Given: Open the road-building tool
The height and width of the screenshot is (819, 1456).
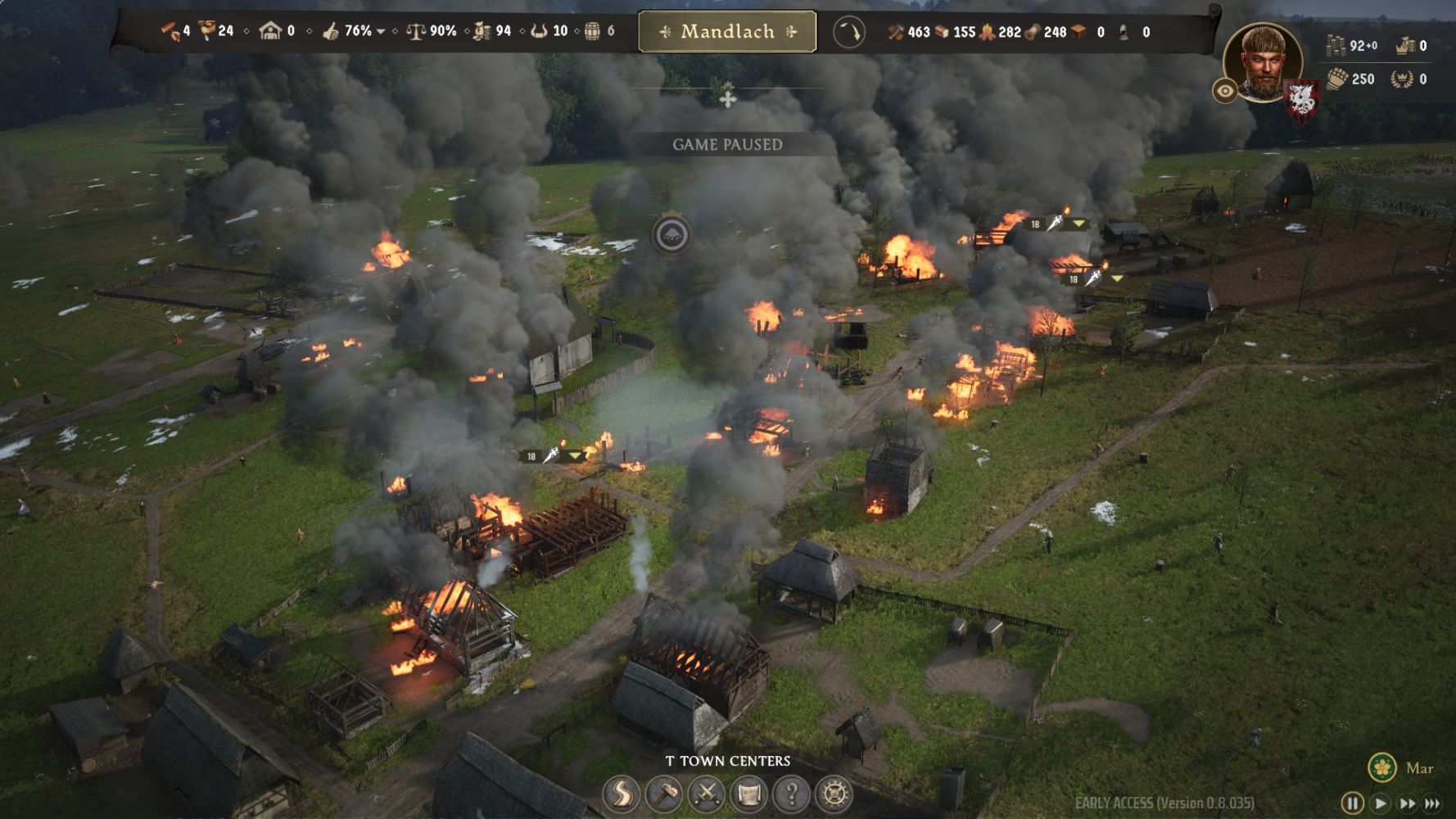Looking at the screenshot, I should tap(622, 793).
